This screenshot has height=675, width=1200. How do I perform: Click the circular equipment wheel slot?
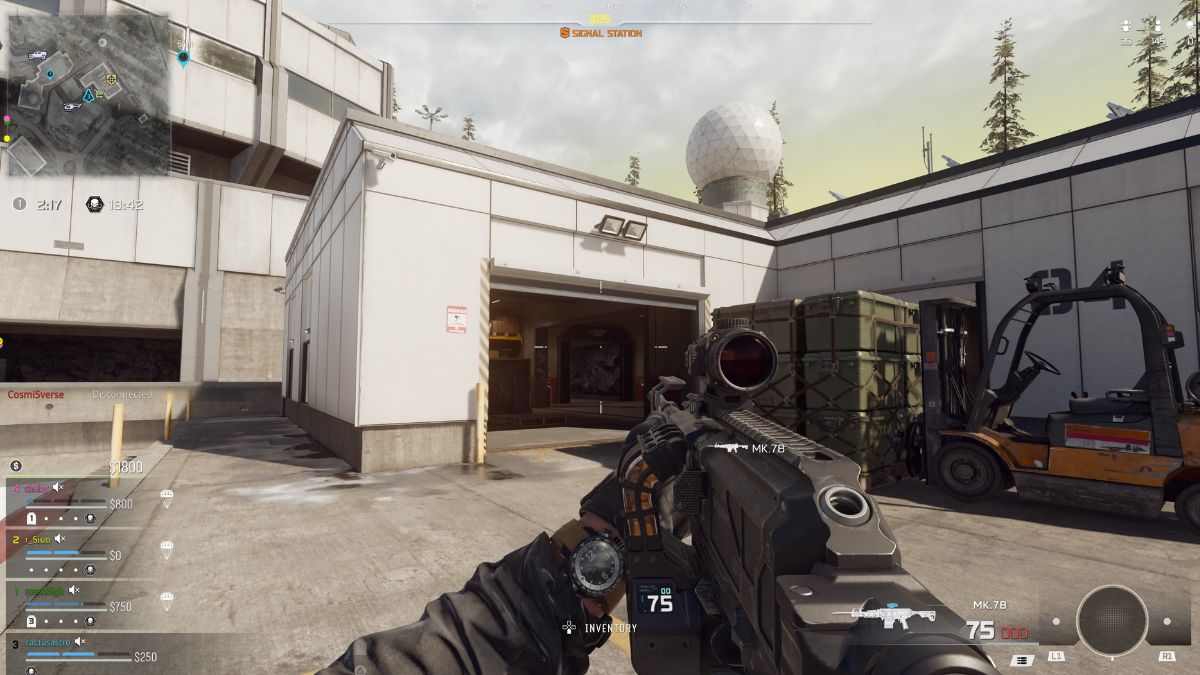[x=1111, y=621]
